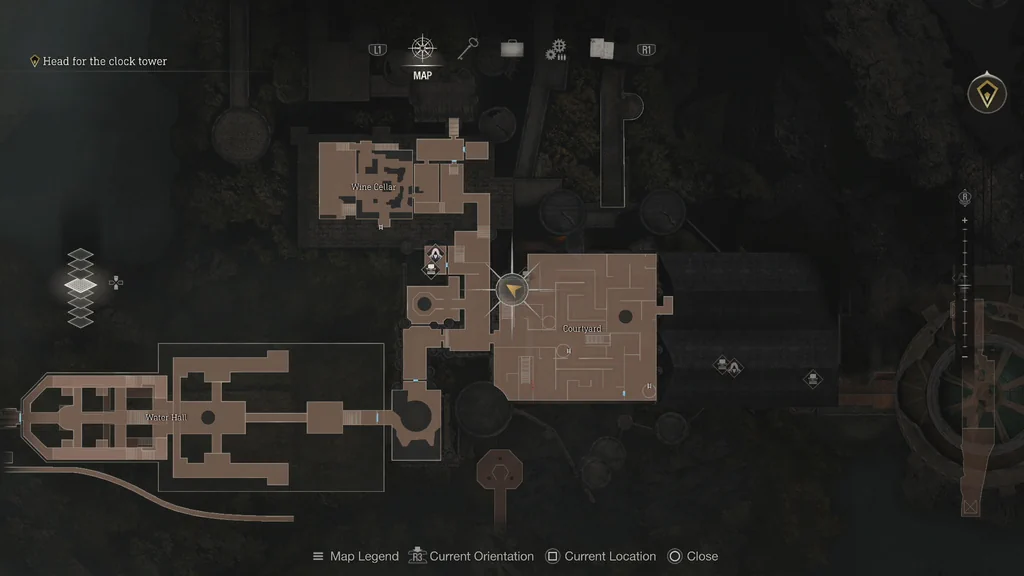Click the player's yellow arrow location marker
Viewport: 1024px width, 576px height.
pos(511,290)
